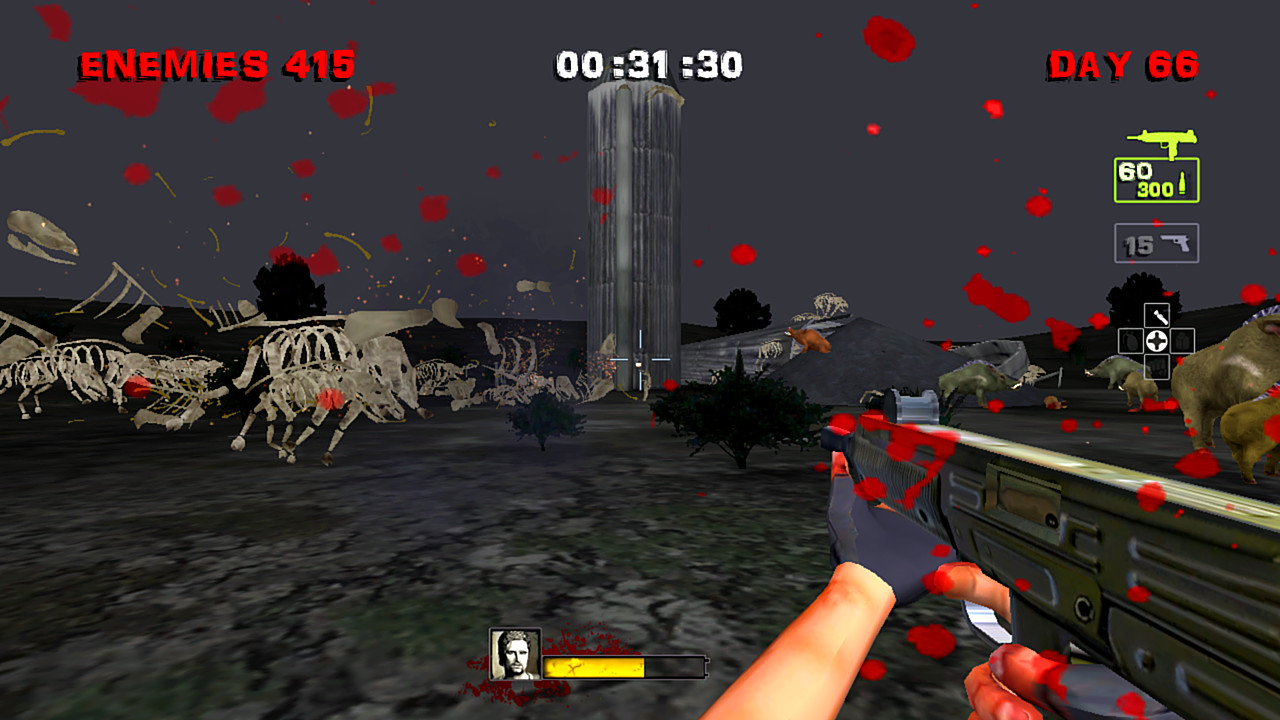Select the center crosshair icon of the D-pad
Screen dimensions: 1280x720
coord(1156,340)
